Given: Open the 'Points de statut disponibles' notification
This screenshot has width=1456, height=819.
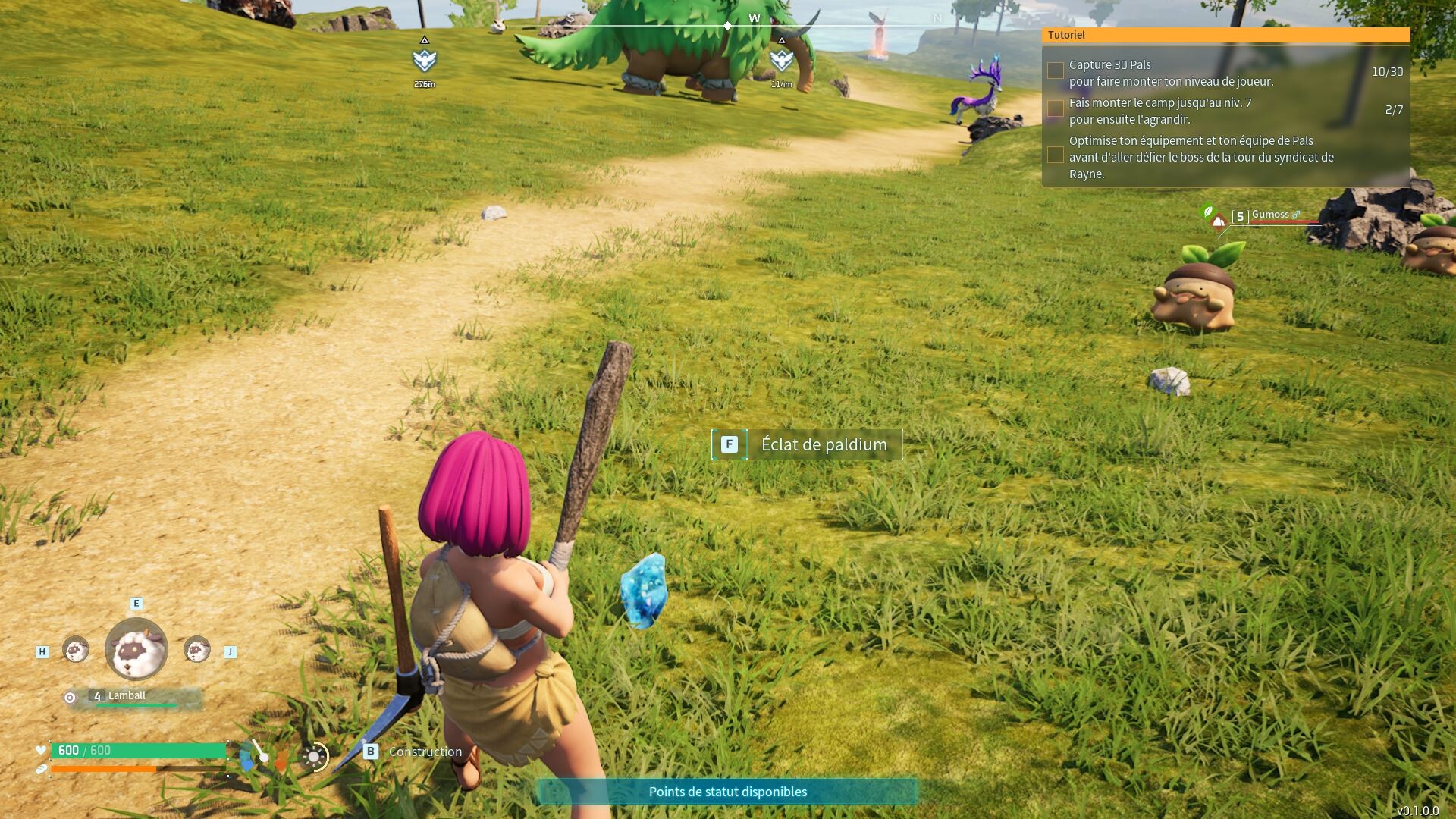Looking at the screenshot, I should pos(727,792).
